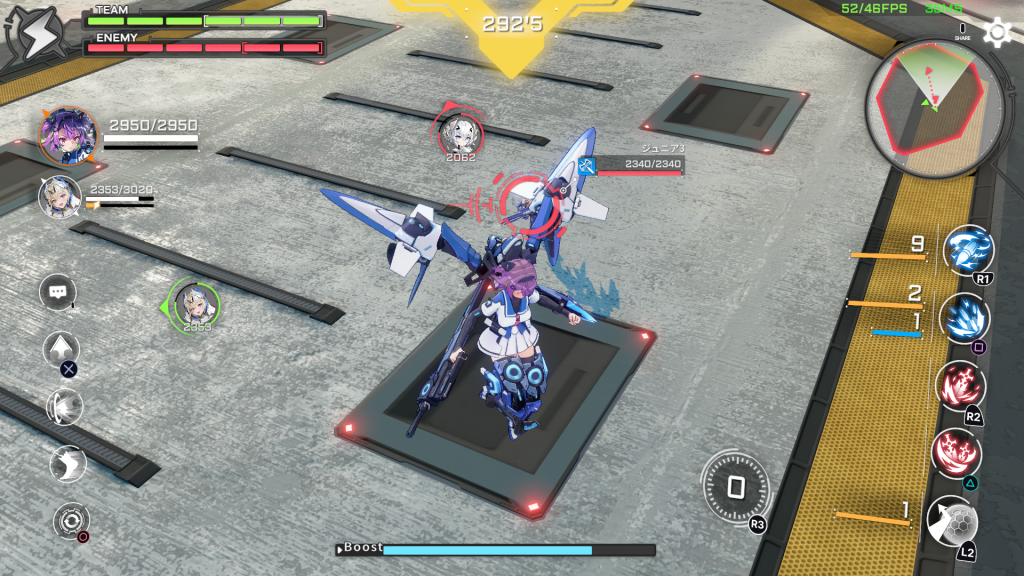Viewport: 1024px width, 576px height.
Task: Use the hexagon shield ability icon
Action: [952, 521]
